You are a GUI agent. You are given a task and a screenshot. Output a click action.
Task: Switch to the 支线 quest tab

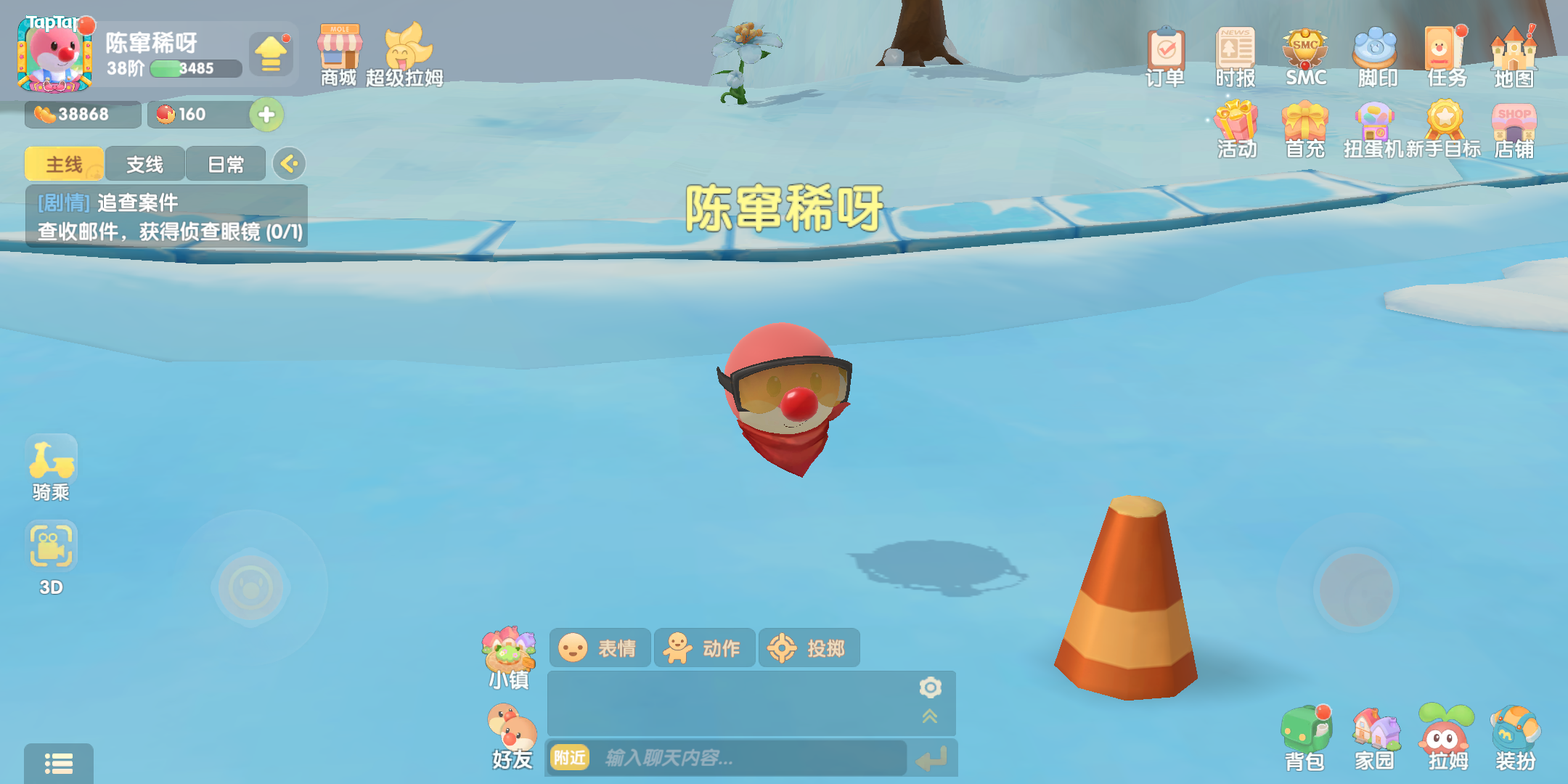(x=143, y=164)
